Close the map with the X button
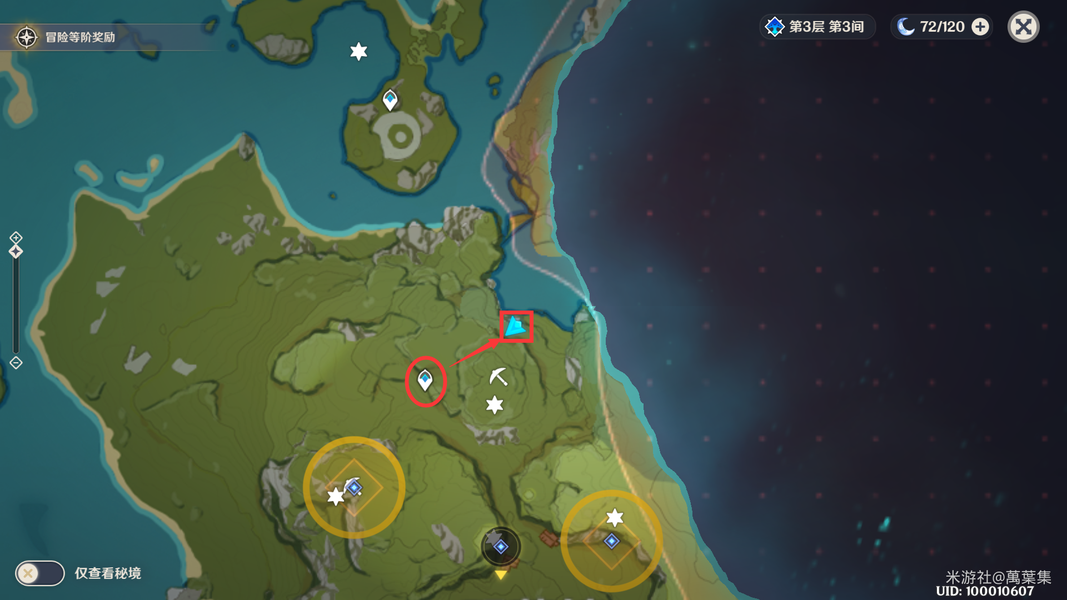 1023,27
